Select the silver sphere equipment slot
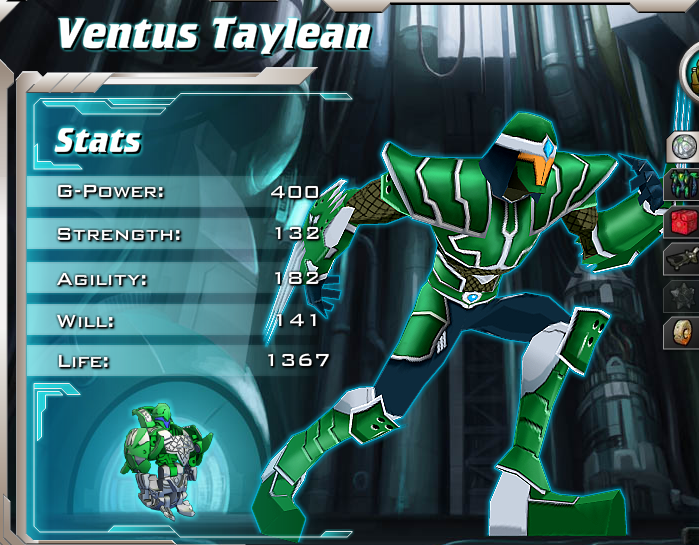 coord(683,148)
